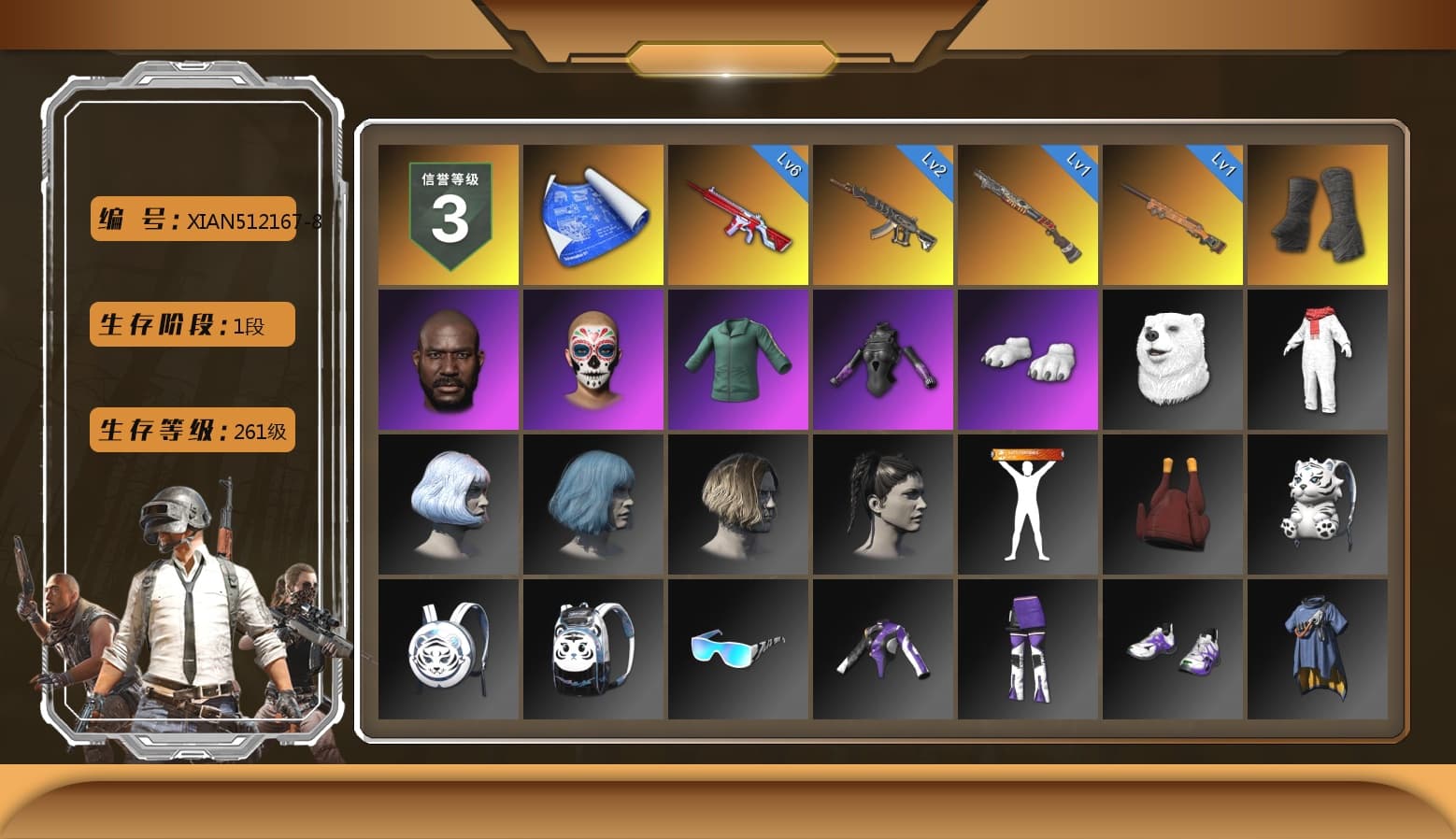Select the black wrapped boots item
1456x839 pixels.
click(1318, 213)
